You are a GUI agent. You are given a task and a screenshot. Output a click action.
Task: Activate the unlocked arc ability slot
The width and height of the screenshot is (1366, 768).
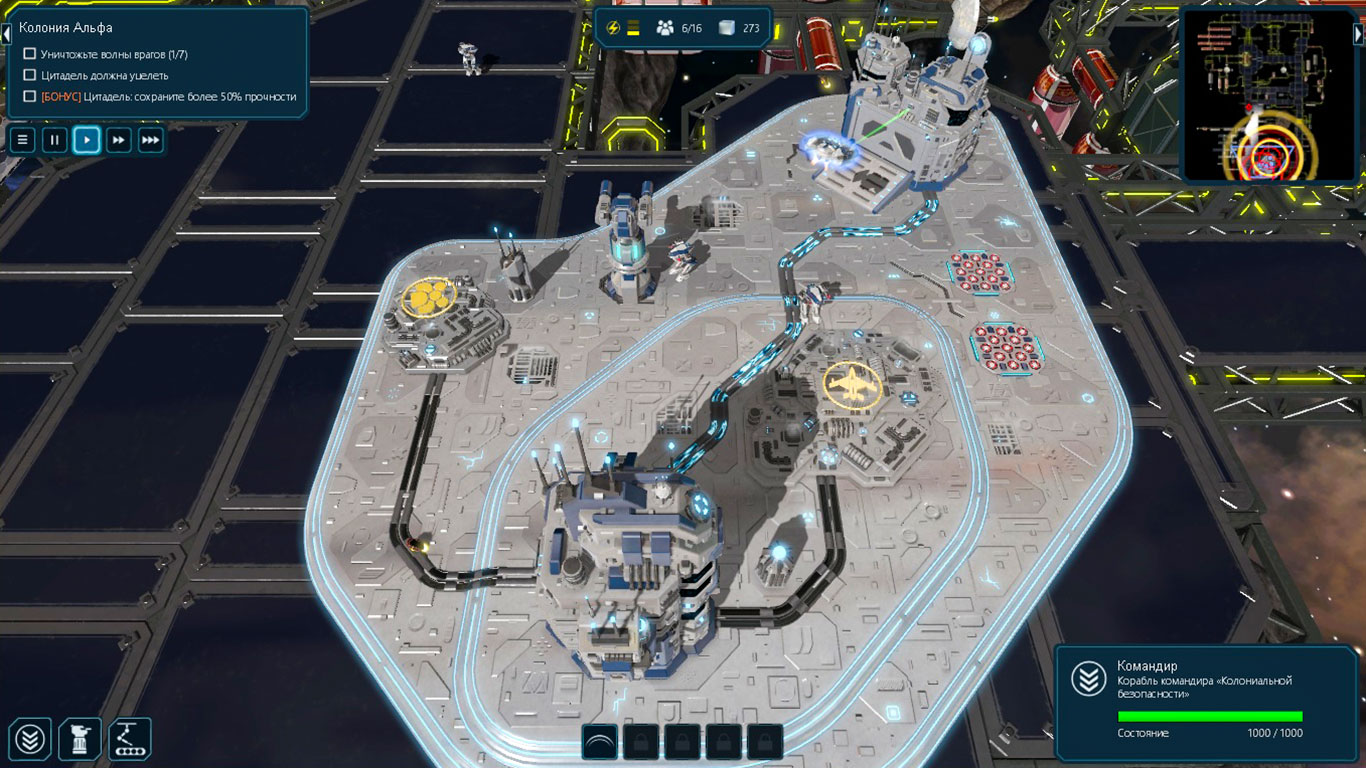[600, 741]
